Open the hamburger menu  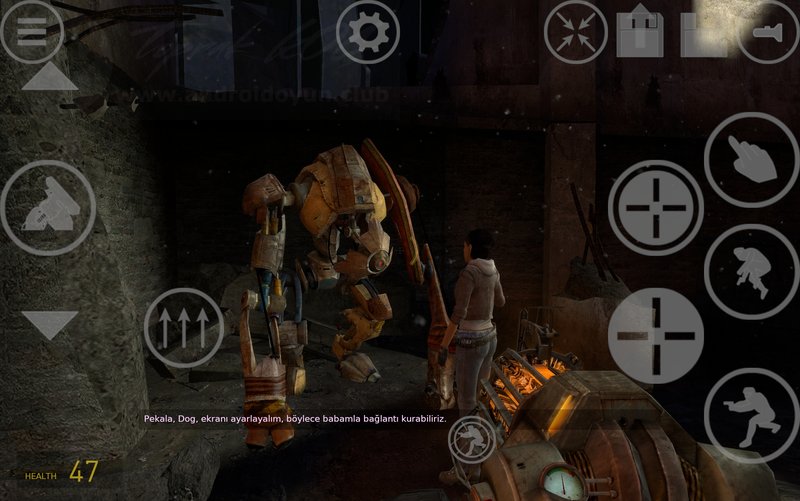(x=31, y=31)
